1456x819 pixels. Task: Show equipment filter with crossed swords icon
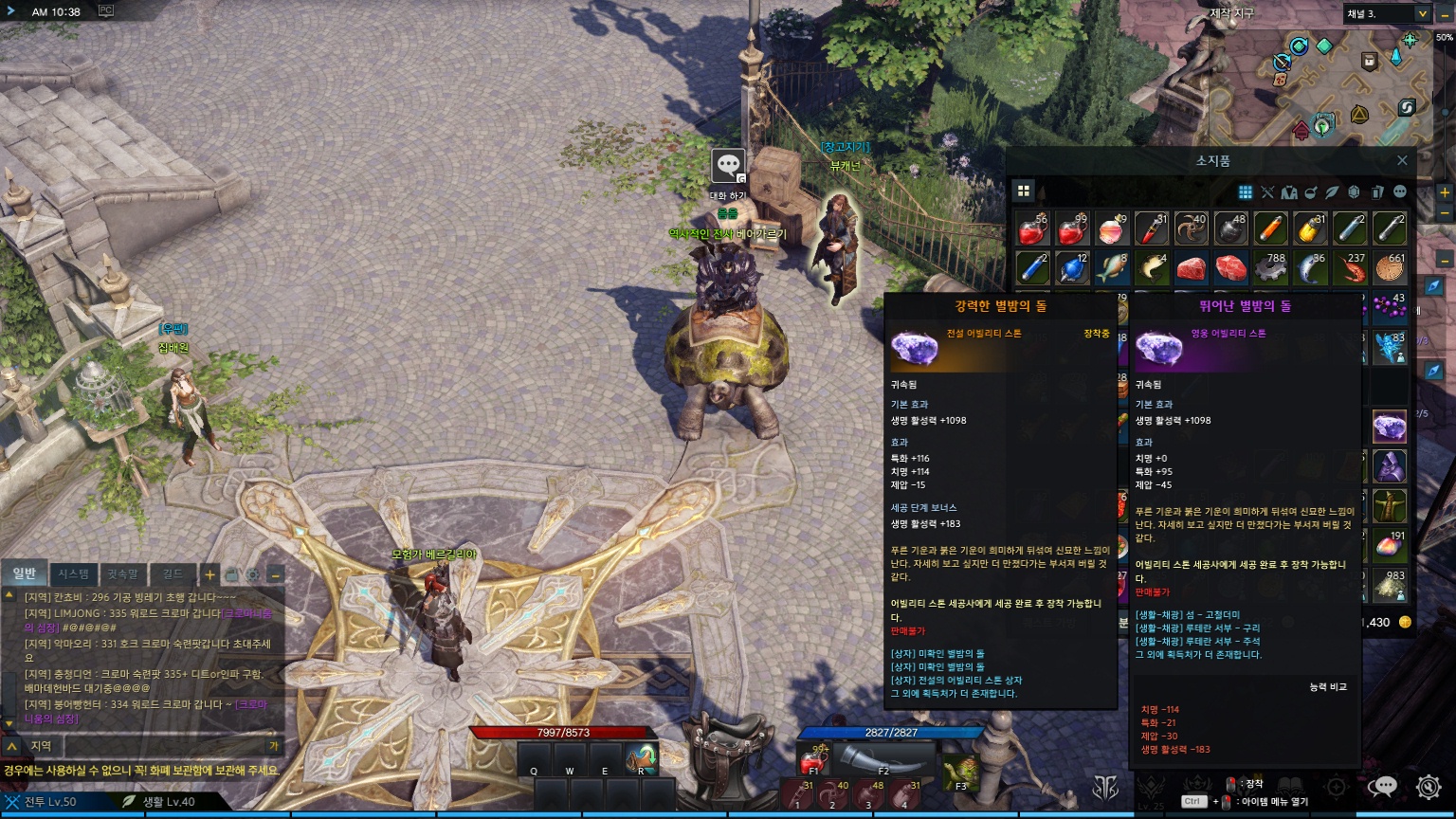(x=1267, y=192)
